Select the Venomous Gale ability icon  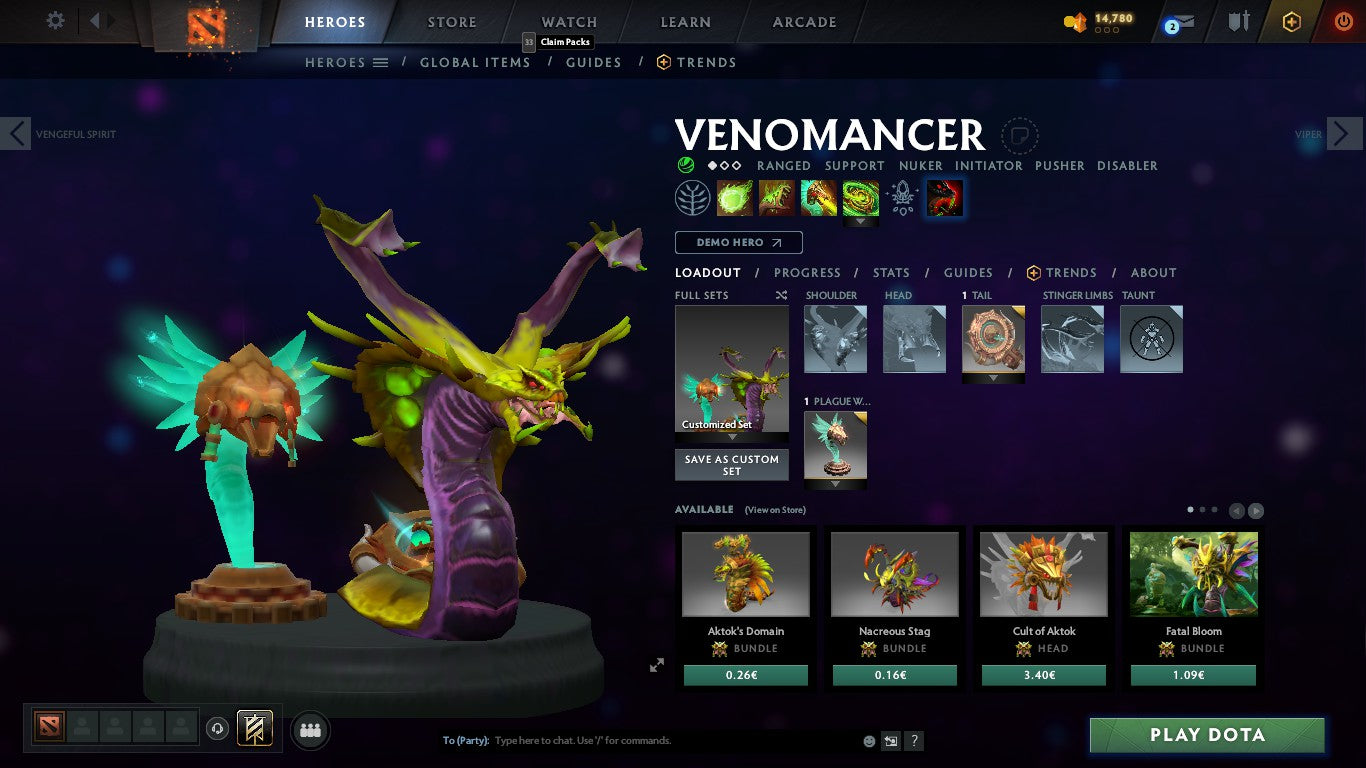point(735,197)
